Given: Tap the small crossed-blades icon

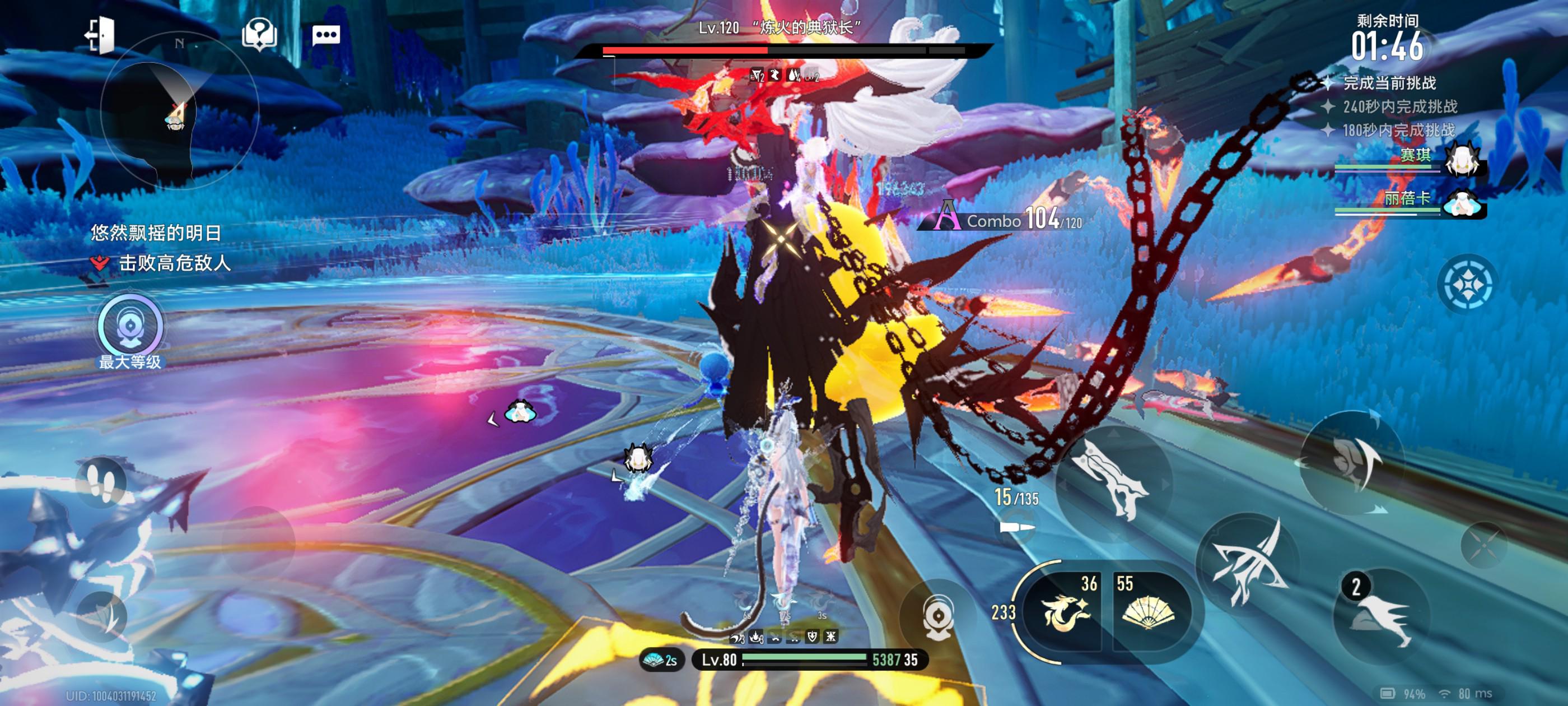Looking at the screenshot, I should (x=1483, y=545).
